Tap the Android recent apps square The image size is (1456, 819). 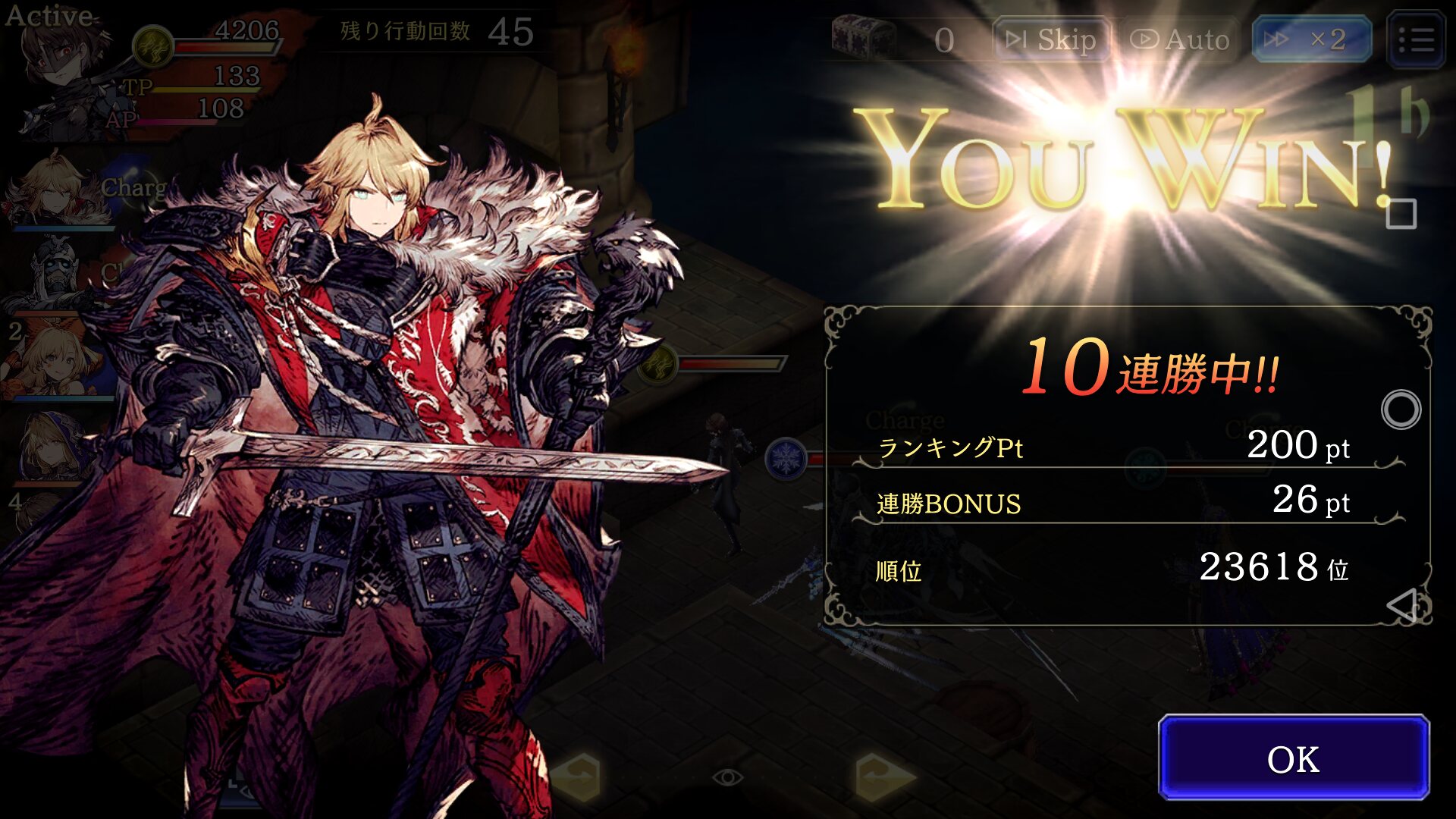(1401, 215)
